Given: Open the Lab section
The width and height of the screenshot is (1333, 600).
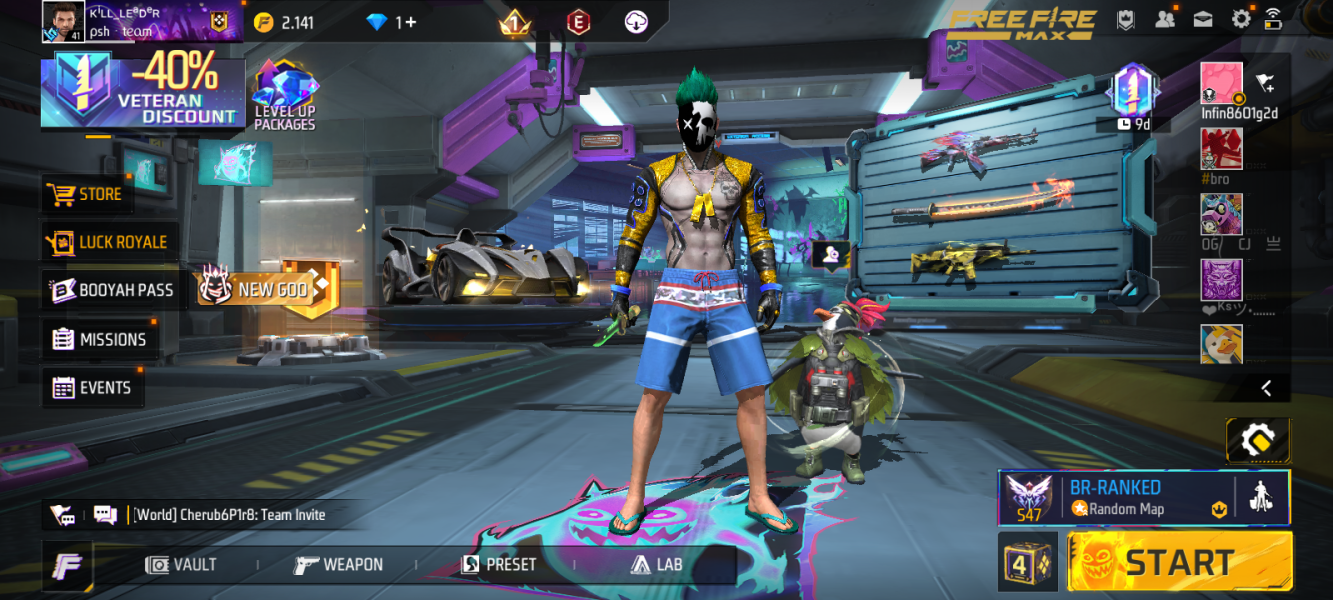Looking at the screenshot, I should (656, 565).
